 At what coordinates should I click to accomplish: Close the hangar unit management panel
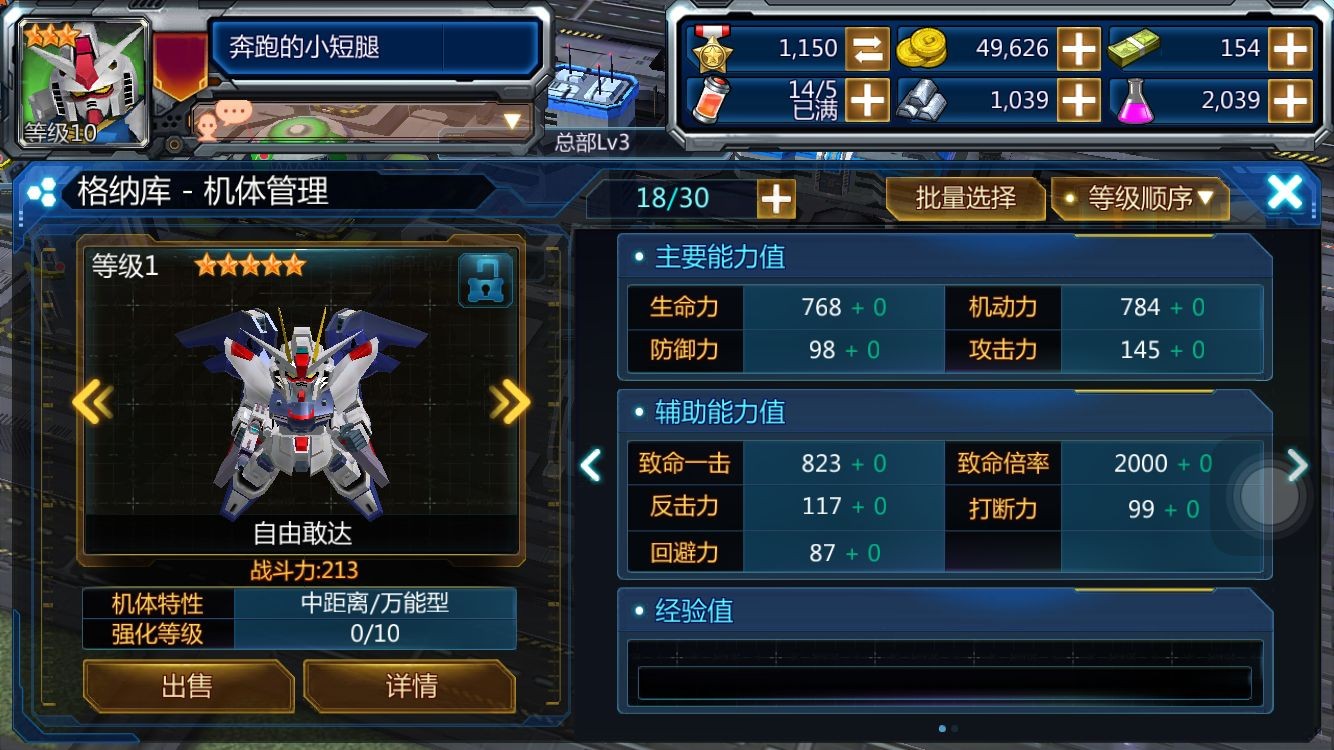(1284, 192)
